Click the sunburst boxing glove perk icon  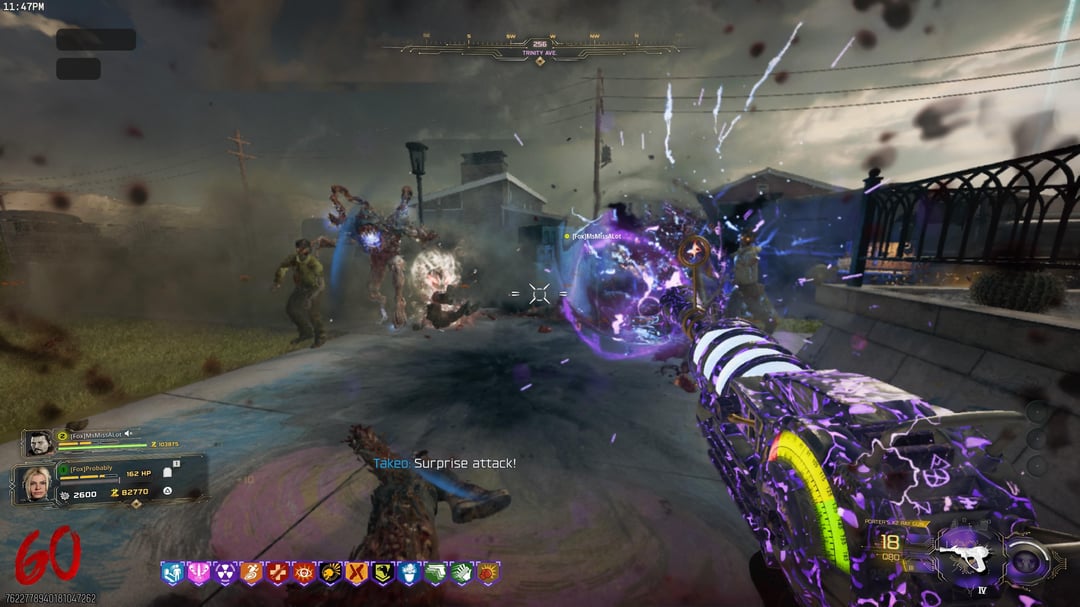click(x=487, y=573)
